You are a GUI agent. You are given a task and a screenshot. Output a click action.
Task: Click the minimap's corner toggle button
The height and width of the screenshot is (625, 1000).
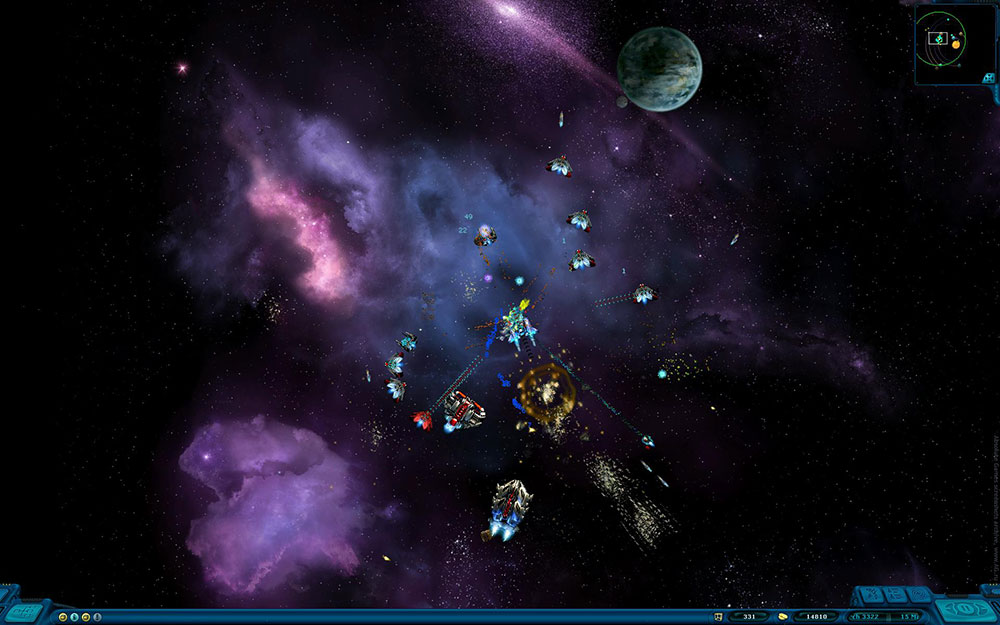pos(988,77)
